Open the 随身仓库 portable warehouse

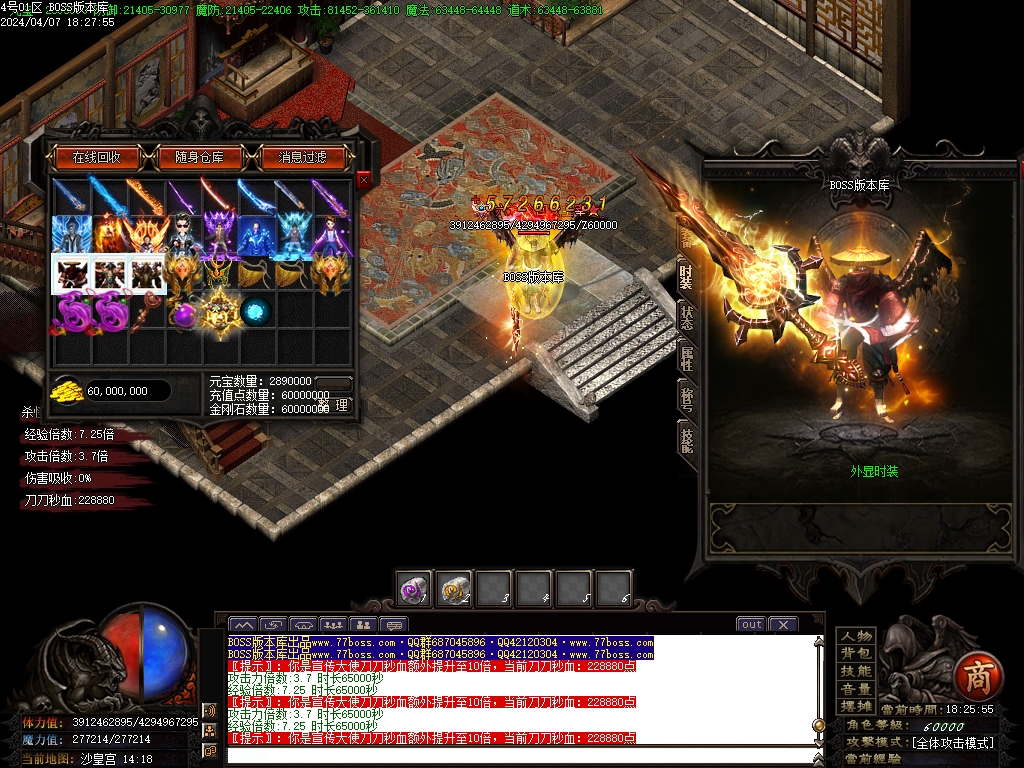[x=207, y=157]
